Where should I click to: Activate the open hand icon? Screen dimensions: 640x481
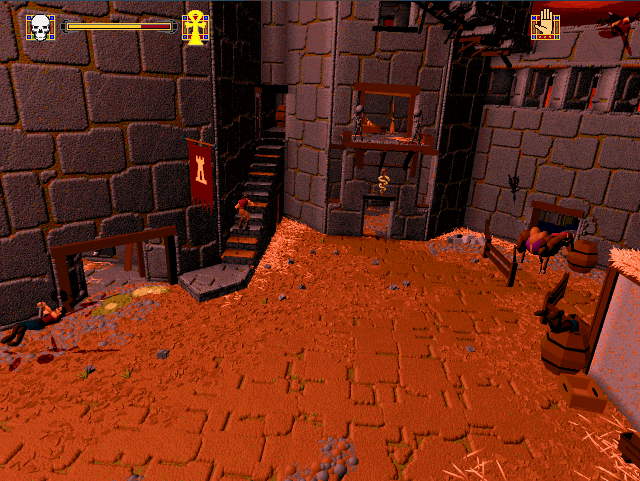click(545, 24)
